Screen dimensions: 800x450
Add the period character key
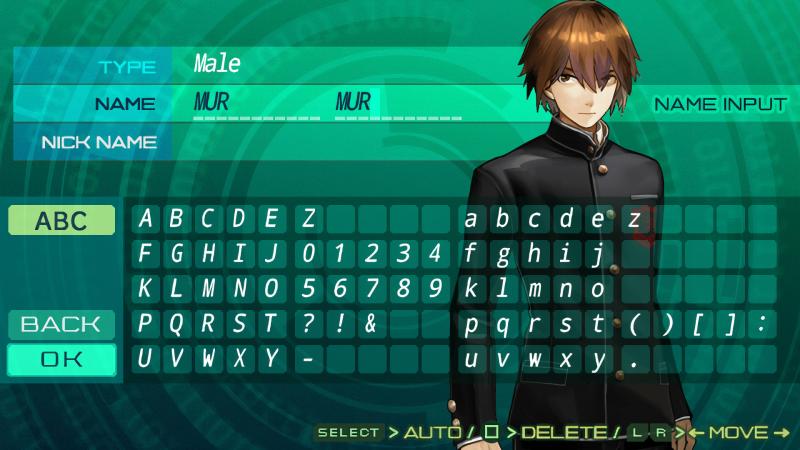(x=634, y=359)
